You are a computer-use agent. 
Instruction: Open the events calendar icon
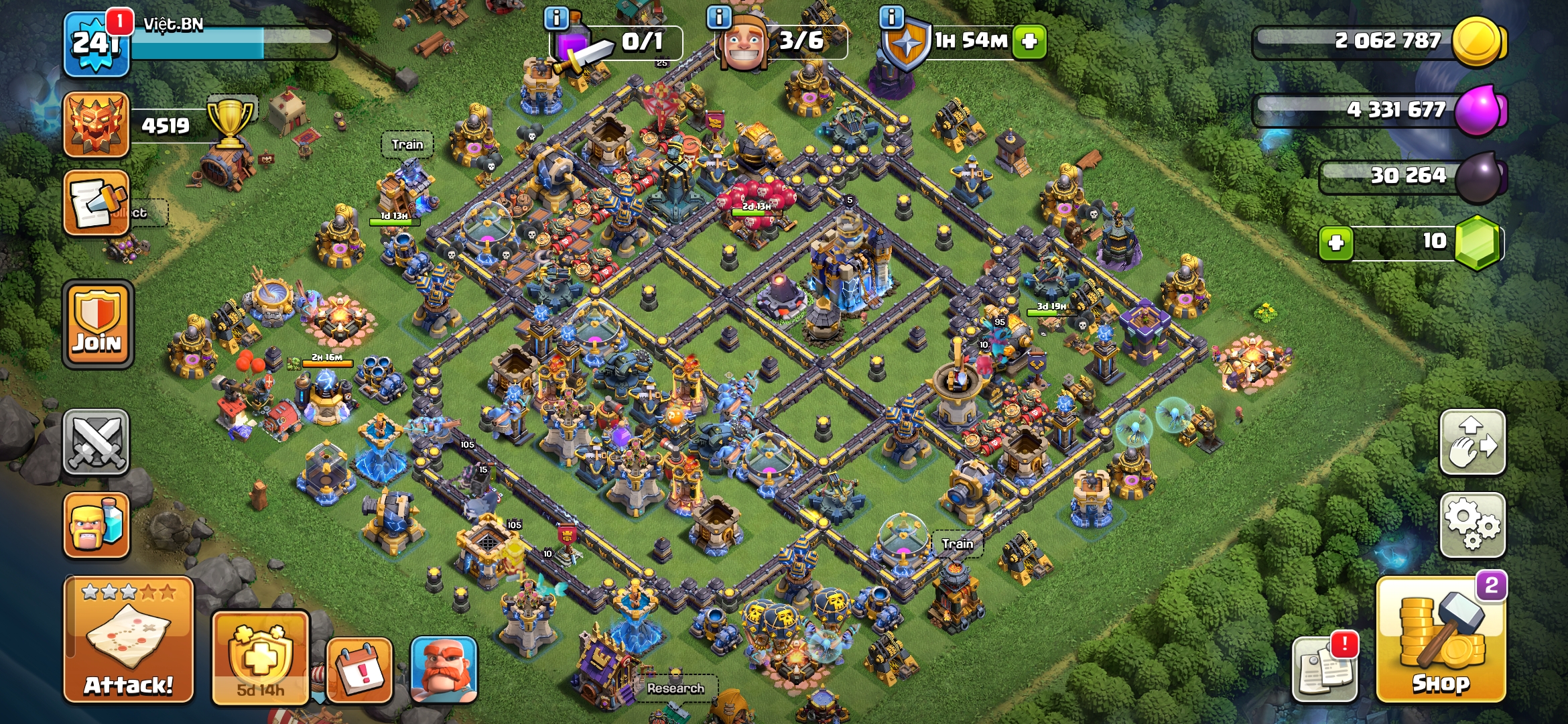coord(360,669)
